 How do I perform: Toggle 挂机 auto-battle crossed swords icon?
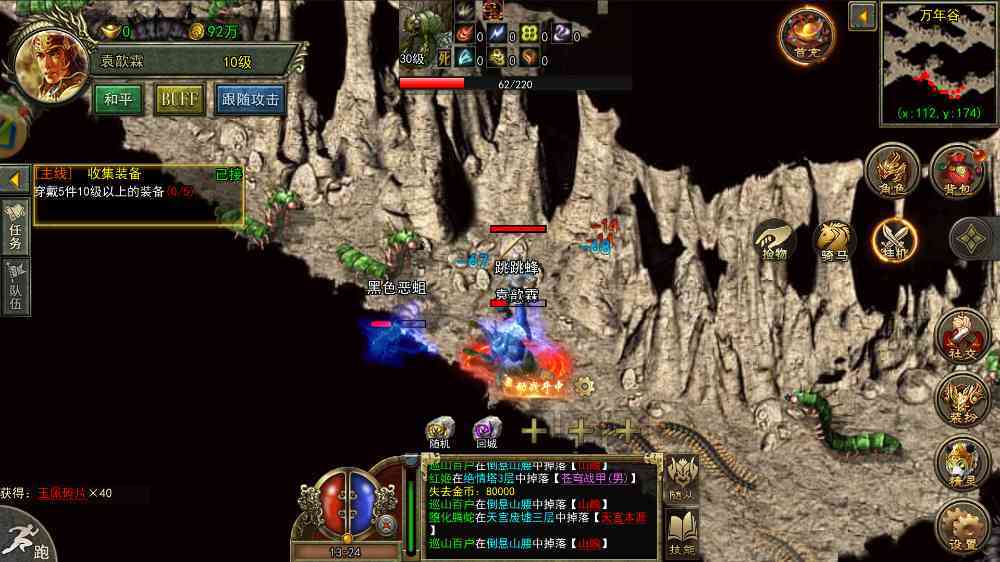(894, 242)
